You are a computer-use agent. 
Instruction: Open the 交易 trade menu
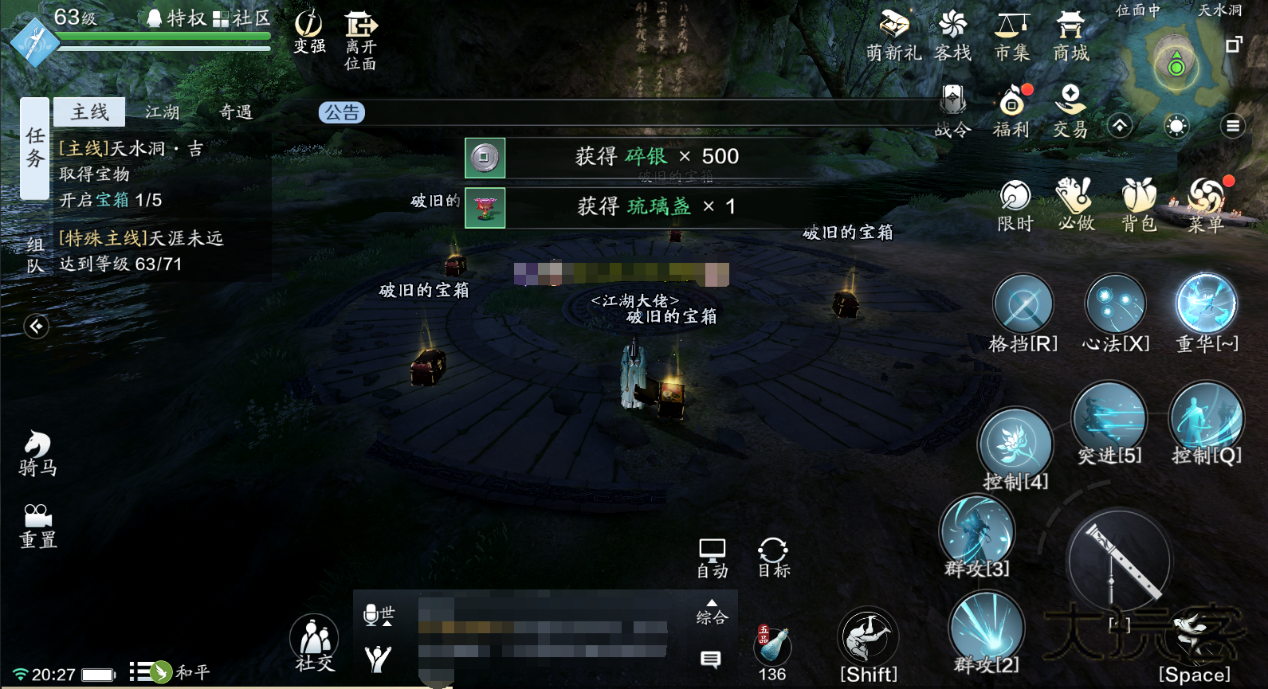coord(1070,109)
